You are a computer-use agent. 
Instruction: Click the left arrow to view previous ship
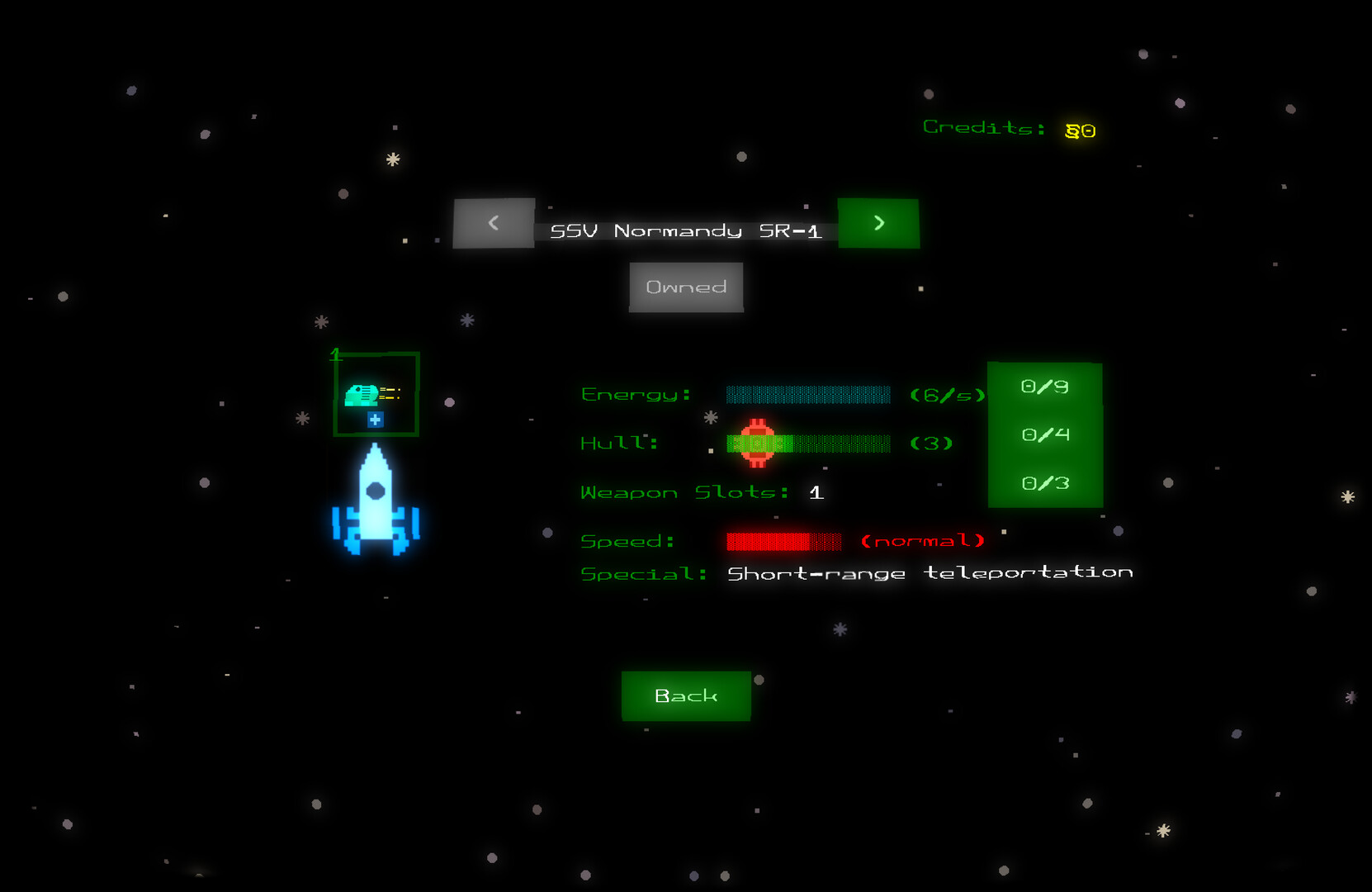[x=493, y=223]
